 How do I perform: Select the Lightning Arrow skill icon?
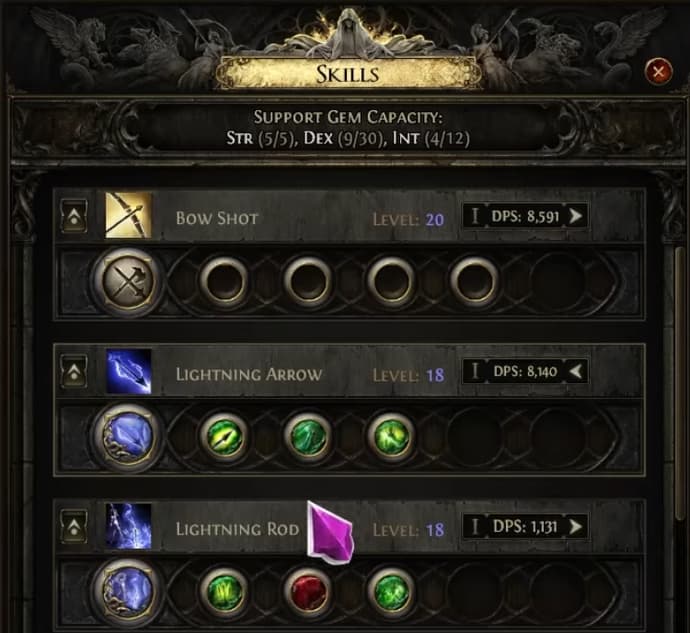pos(129,372)
